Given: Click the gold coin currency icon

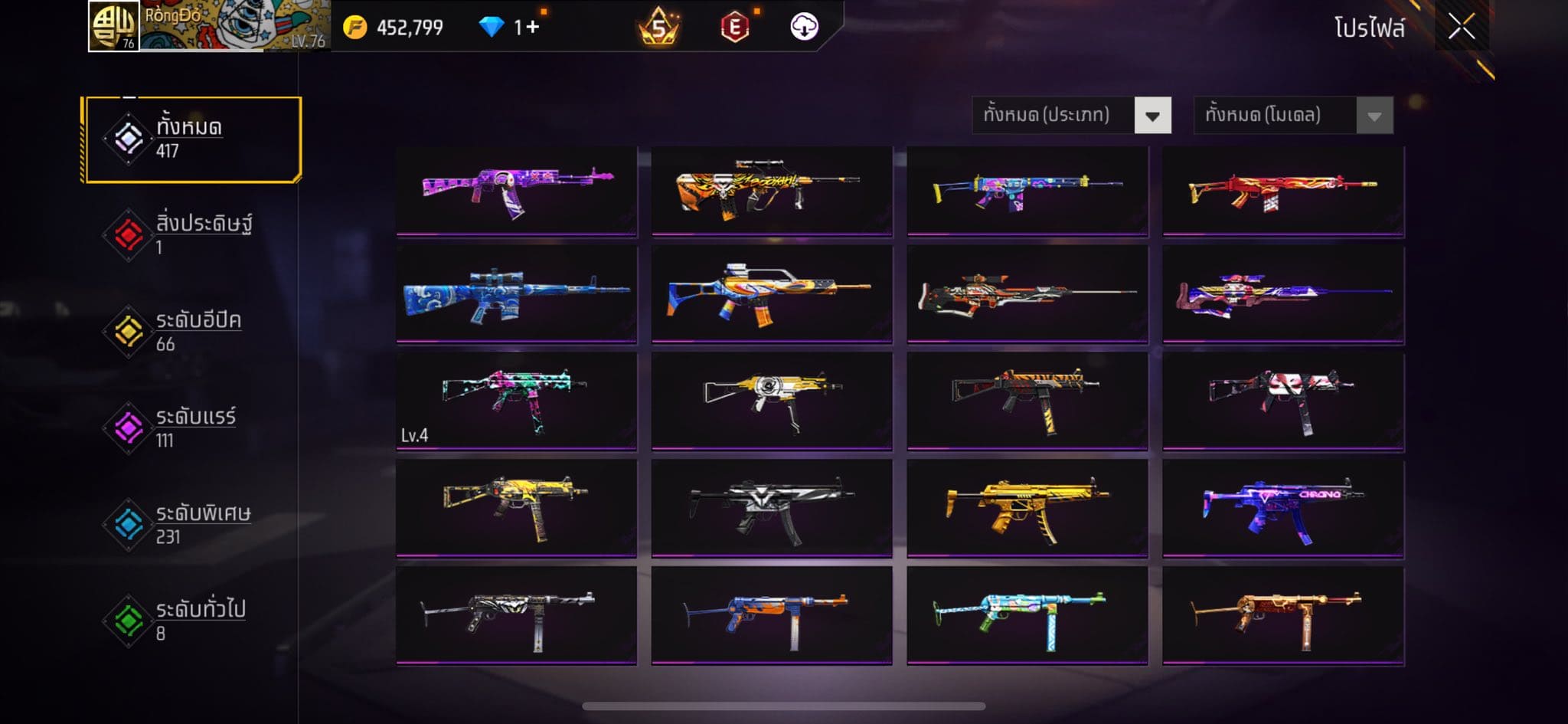Looking at the screenshot, I should [354, 28].
